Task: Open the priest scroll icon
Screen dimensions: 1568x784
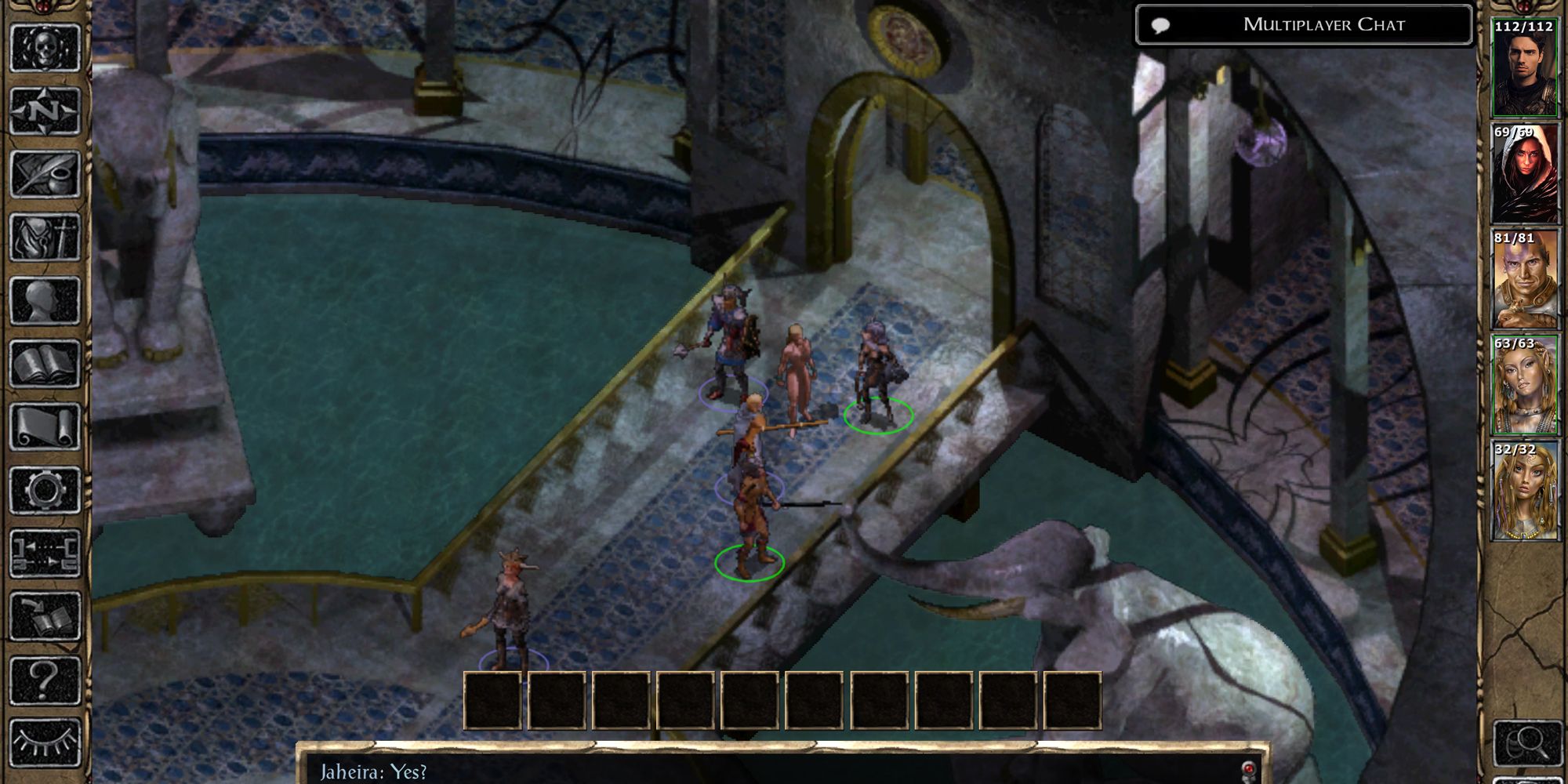Action: tap(45, 427)
